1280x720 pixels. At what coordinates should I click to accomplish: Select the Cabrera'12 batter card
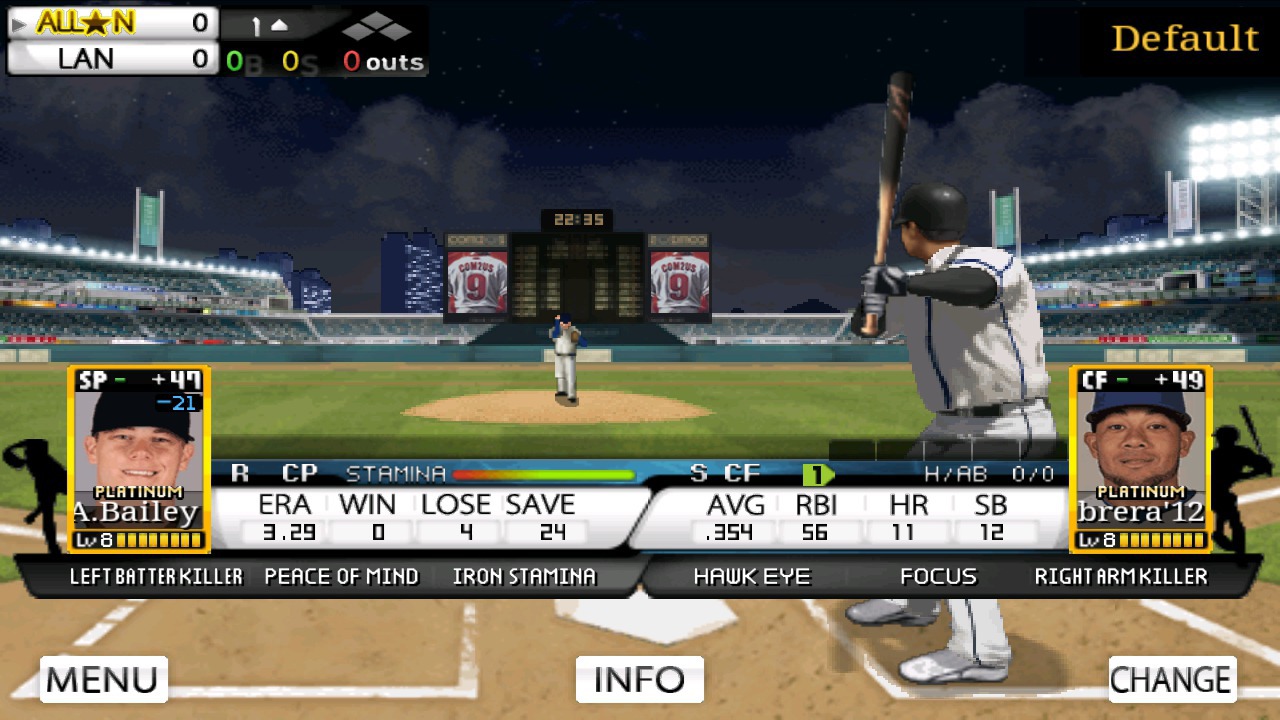click(x=1140, y=459)
